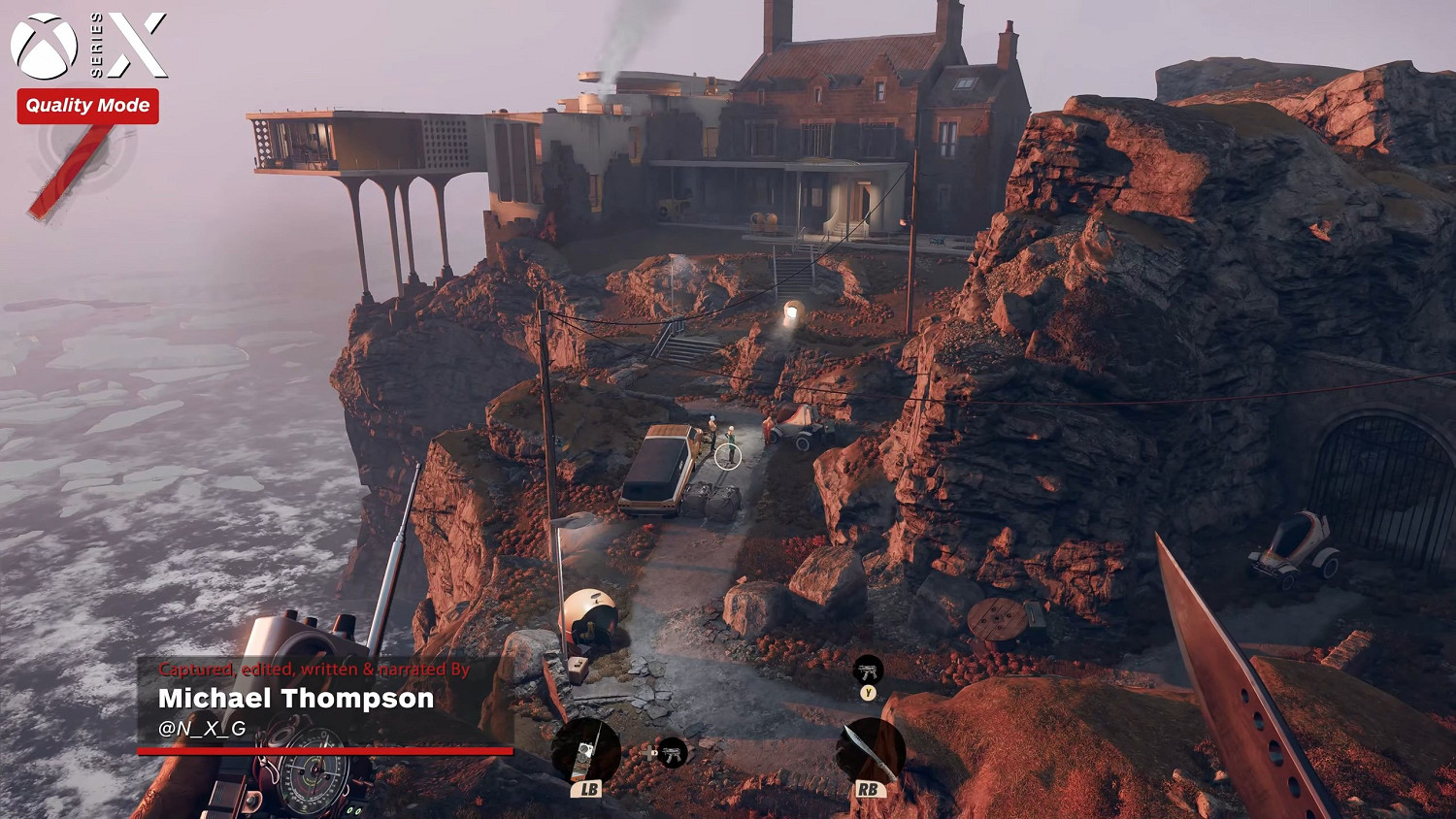1456x819 pixels.
Task: Click the red Quality Mode badge
Action: (87, 106)
